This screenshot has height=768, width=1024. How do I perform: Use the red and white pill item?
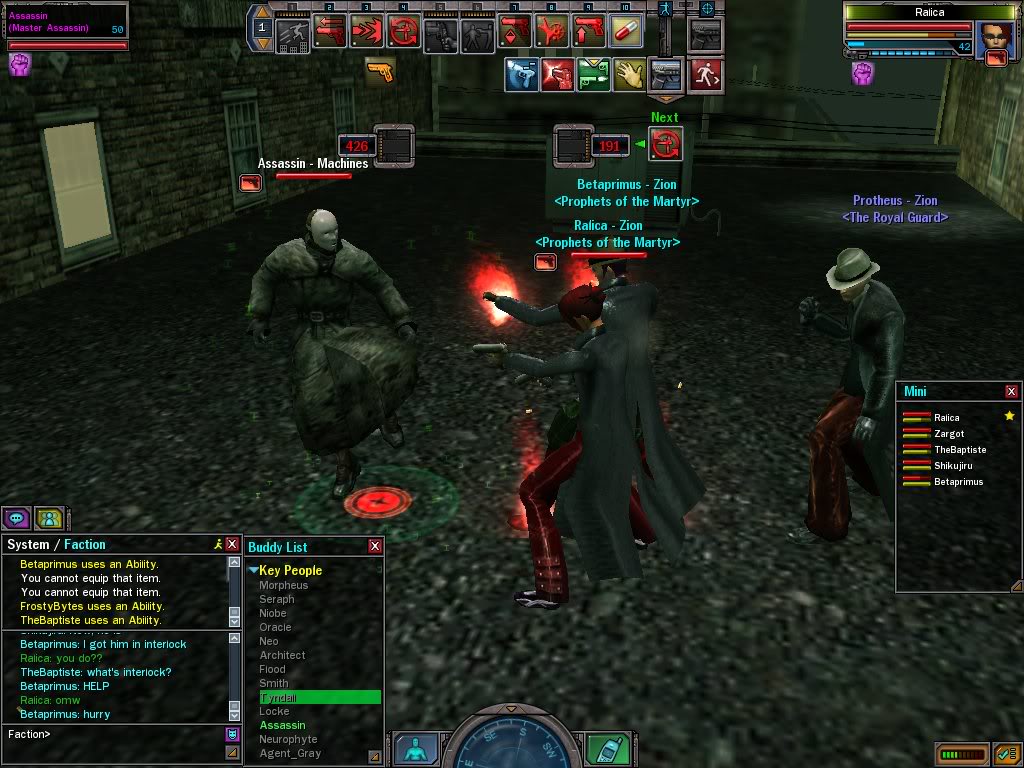[626, 34]
